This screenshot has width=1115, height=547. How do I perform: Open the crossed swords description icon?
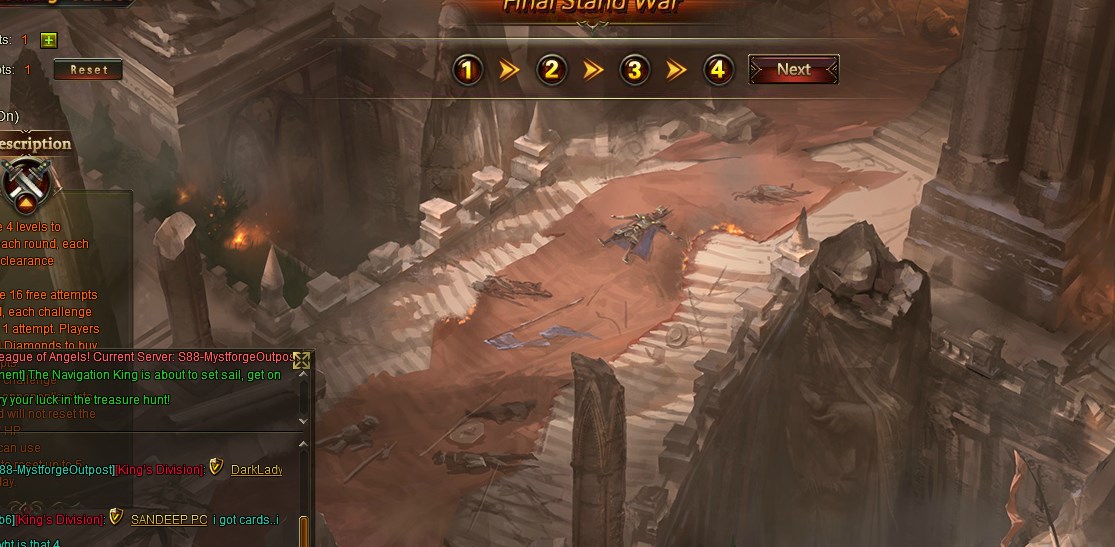pyautogui.click(x=26, y=185)
